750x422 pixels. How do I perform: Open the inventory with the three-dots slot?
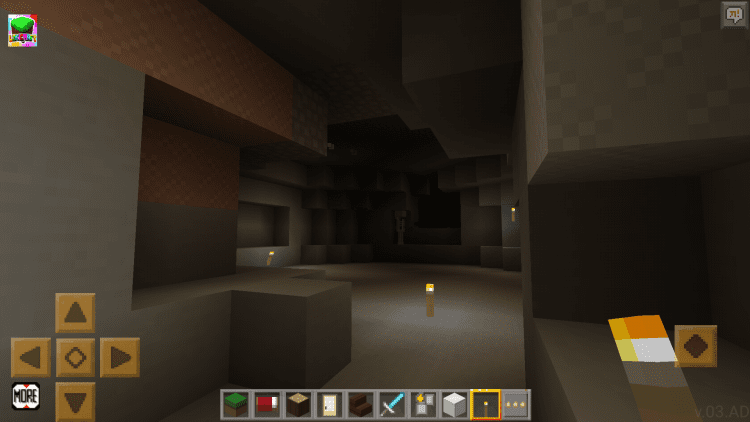[x=515, y=404]
